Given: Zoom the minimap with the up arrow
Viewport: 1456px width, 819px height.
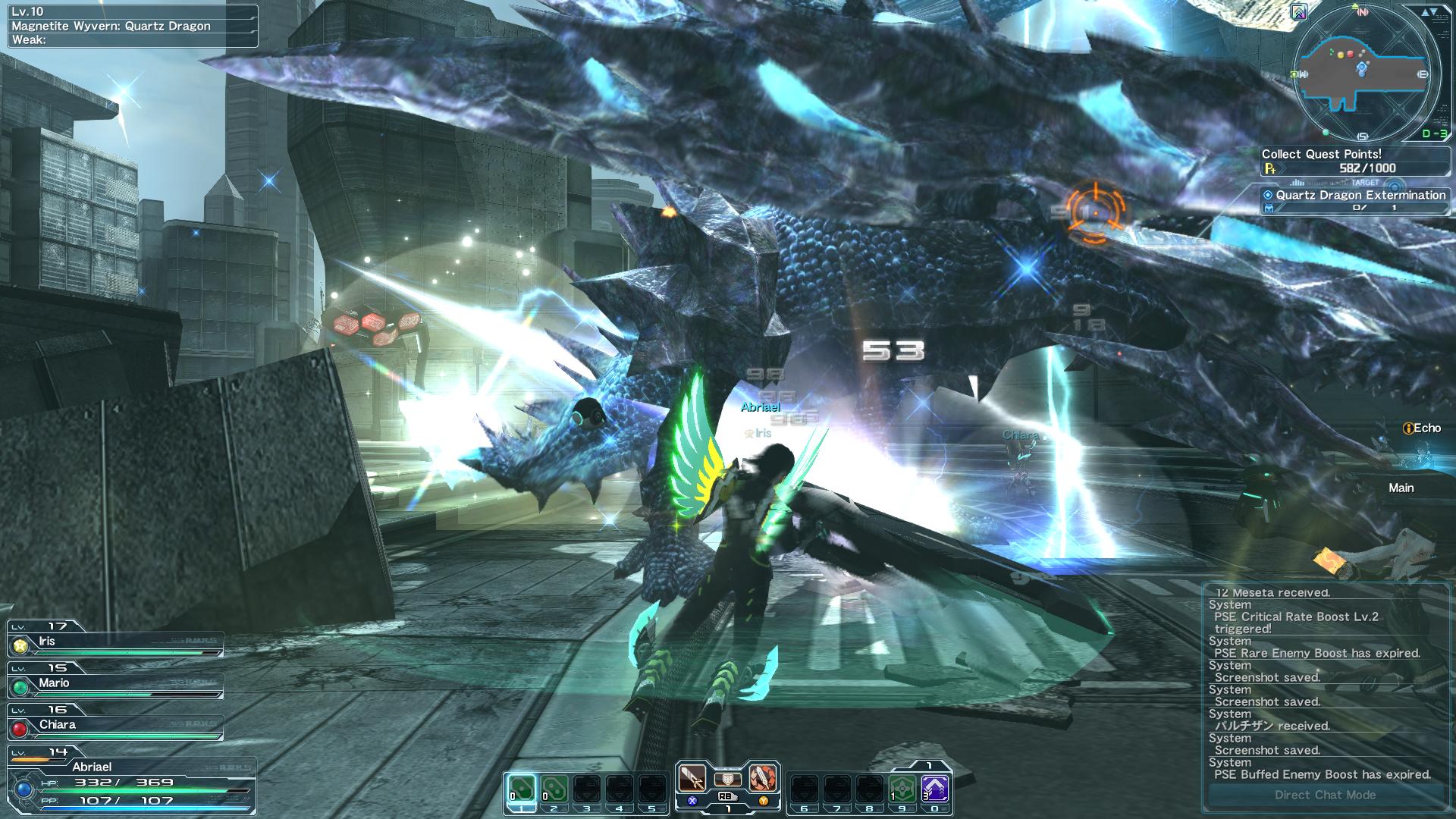Looking at the screenshot, I should click(1426, 13).
